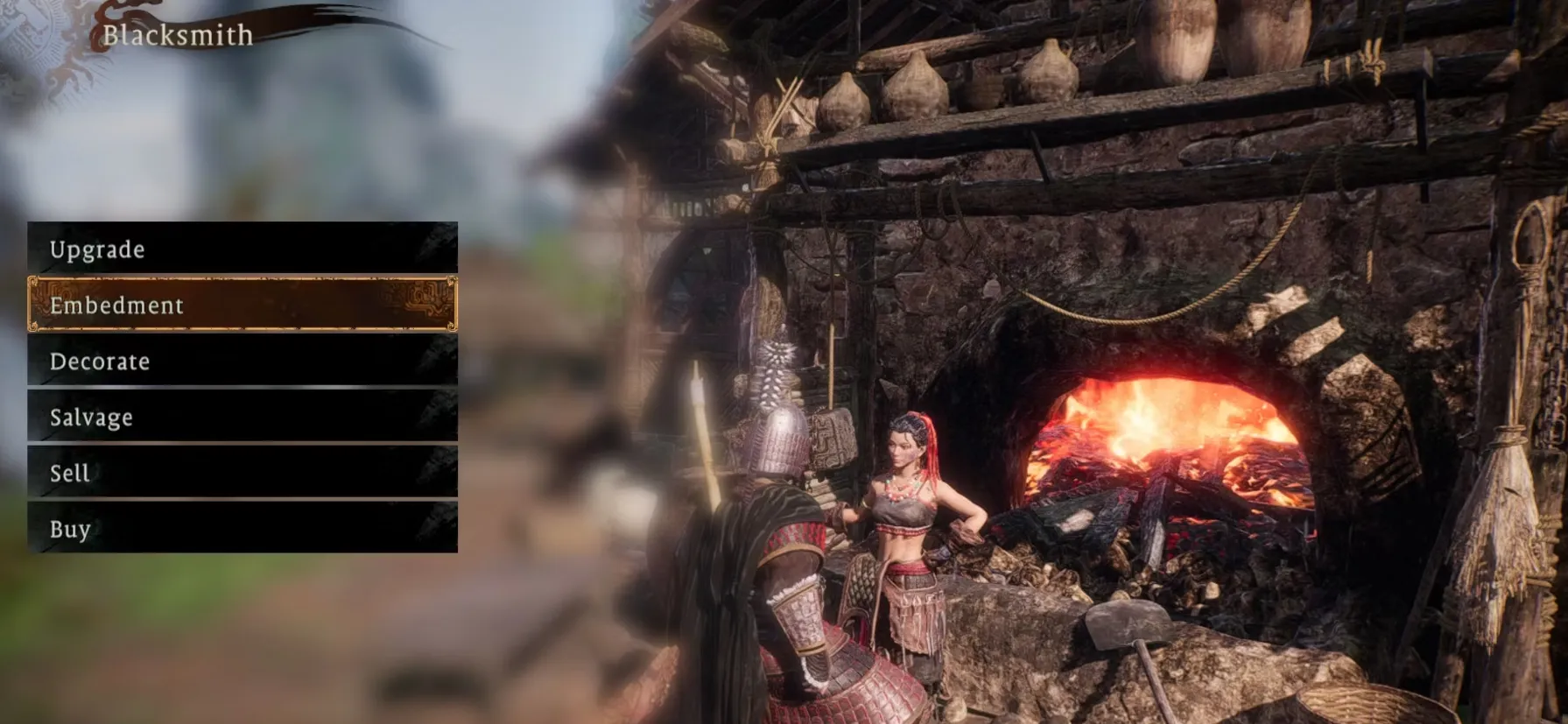Click Buy in the Blacksmith menu
1568x724 pixels.
click(x=242, y=529)
